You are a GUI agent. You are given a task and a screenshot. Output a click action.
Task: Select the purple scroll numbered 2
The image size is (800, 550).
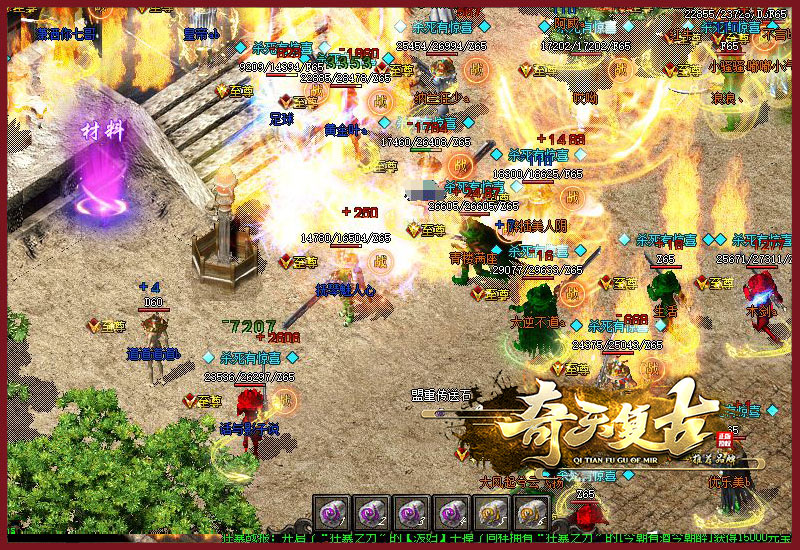click(371, 513)
